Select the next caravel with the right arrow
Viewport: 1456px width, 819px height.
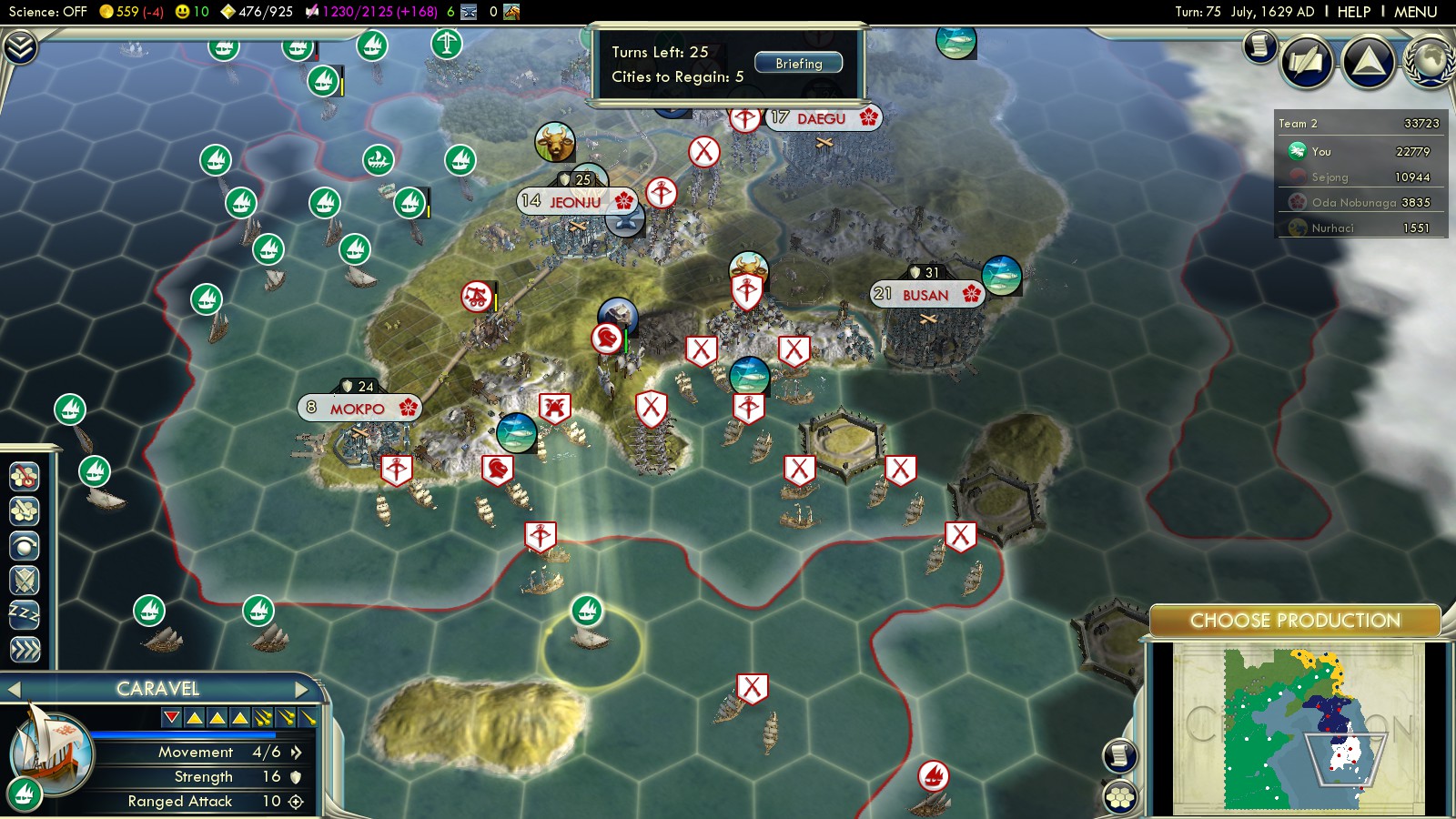click(x=302, y=689)
